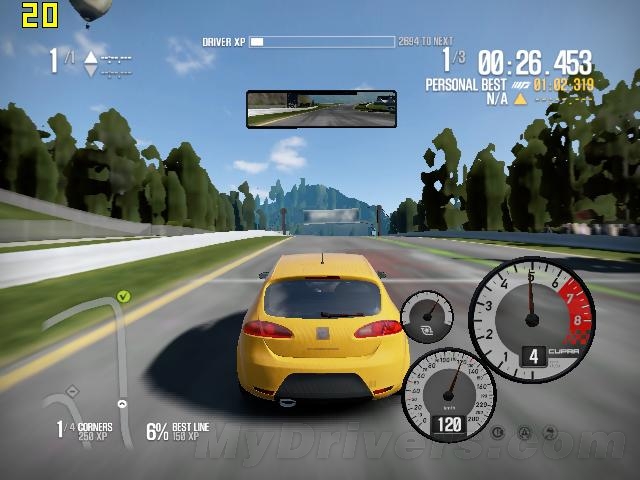
Task: Click the diamond marker on the minimap
Action: (x=71, y=390)
